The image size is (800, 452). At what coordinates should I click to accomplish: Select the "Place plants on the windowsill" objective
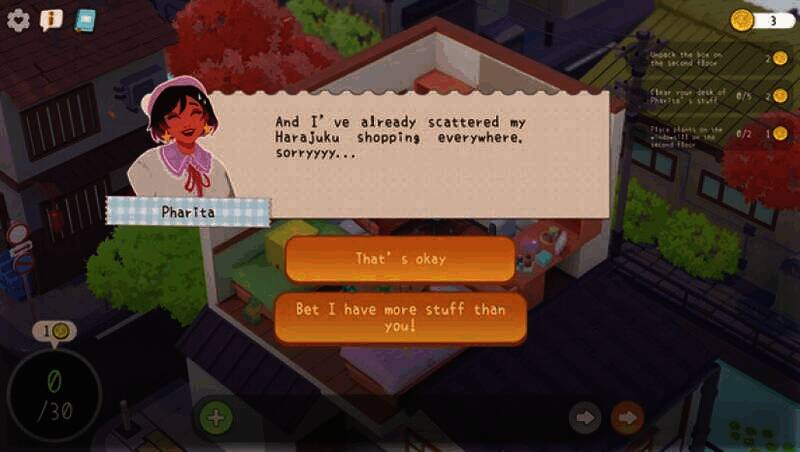[x=690, y=132]
